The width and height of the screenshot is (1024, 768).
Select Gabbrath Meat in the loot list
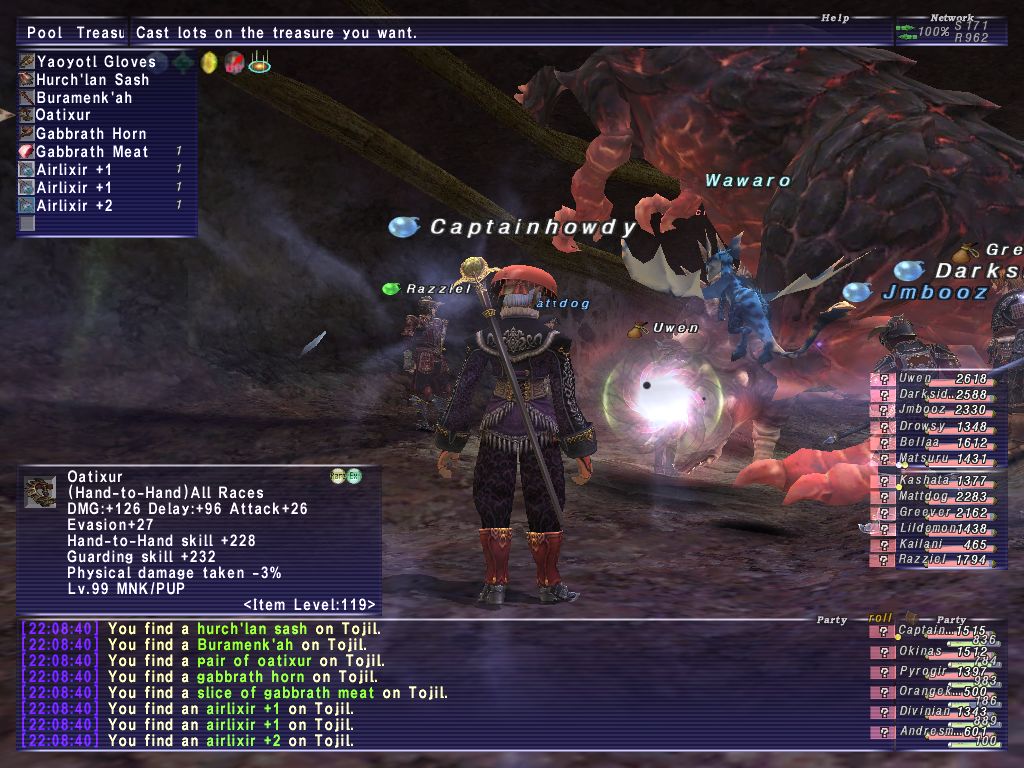(x=92, y=151)
